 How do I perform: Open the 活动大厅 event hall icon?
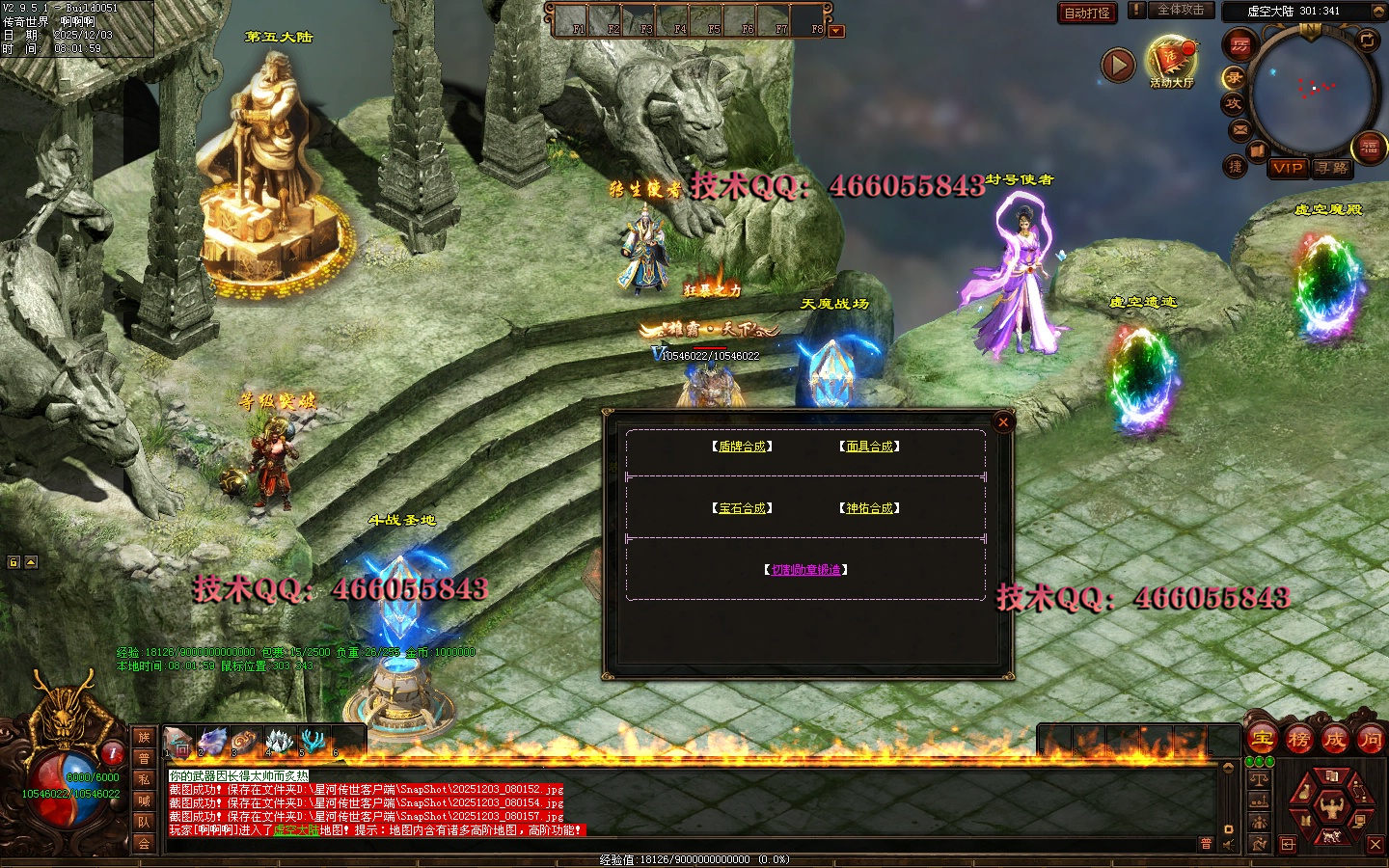[x=1170, y=62]
